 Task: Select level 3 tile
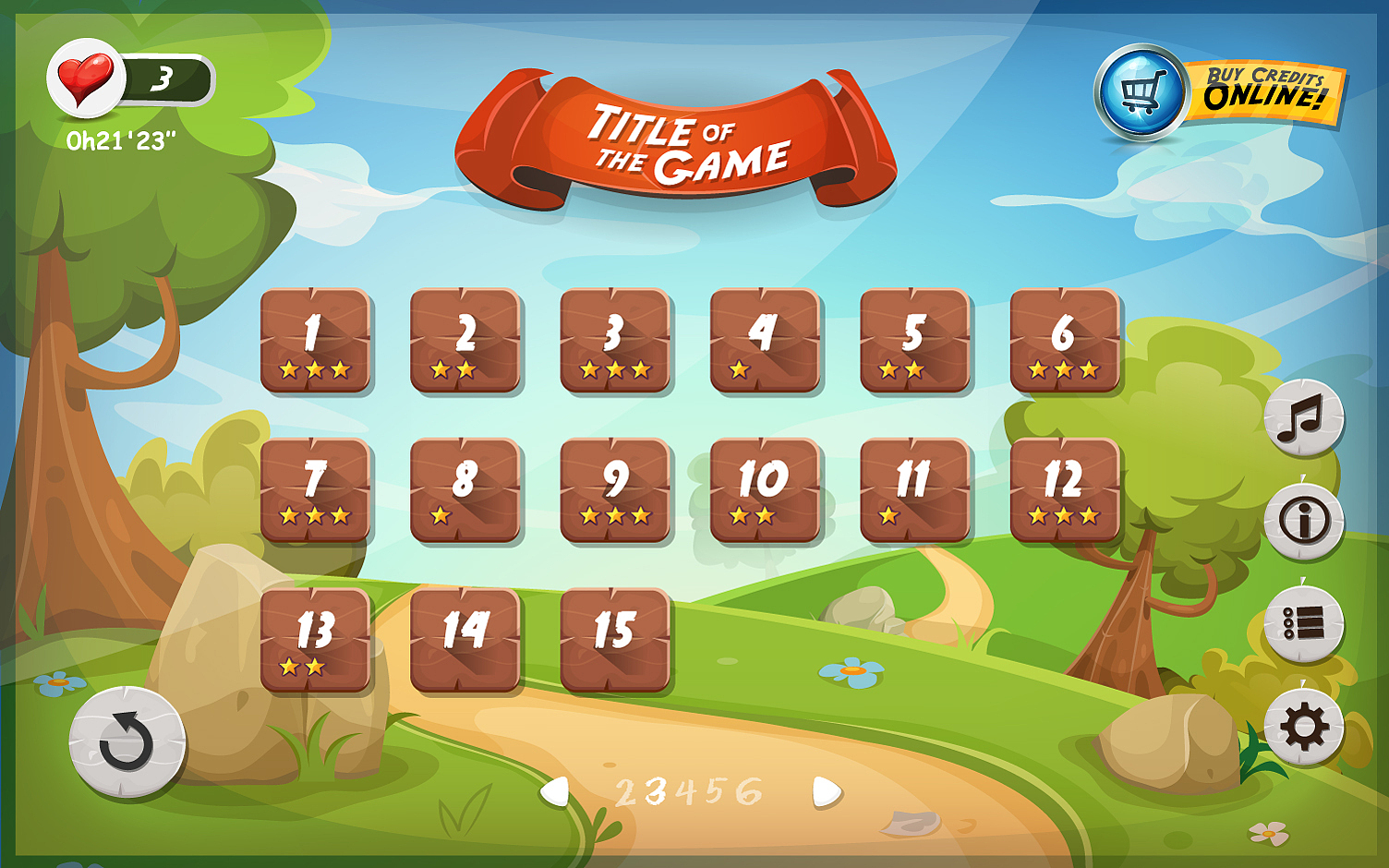[x=615, y=341]
